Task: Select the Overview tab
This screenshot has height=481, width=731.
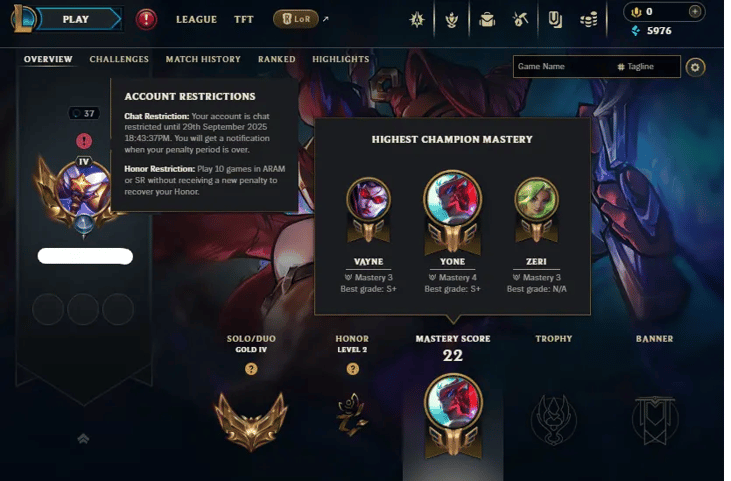Action: [48, 59]
